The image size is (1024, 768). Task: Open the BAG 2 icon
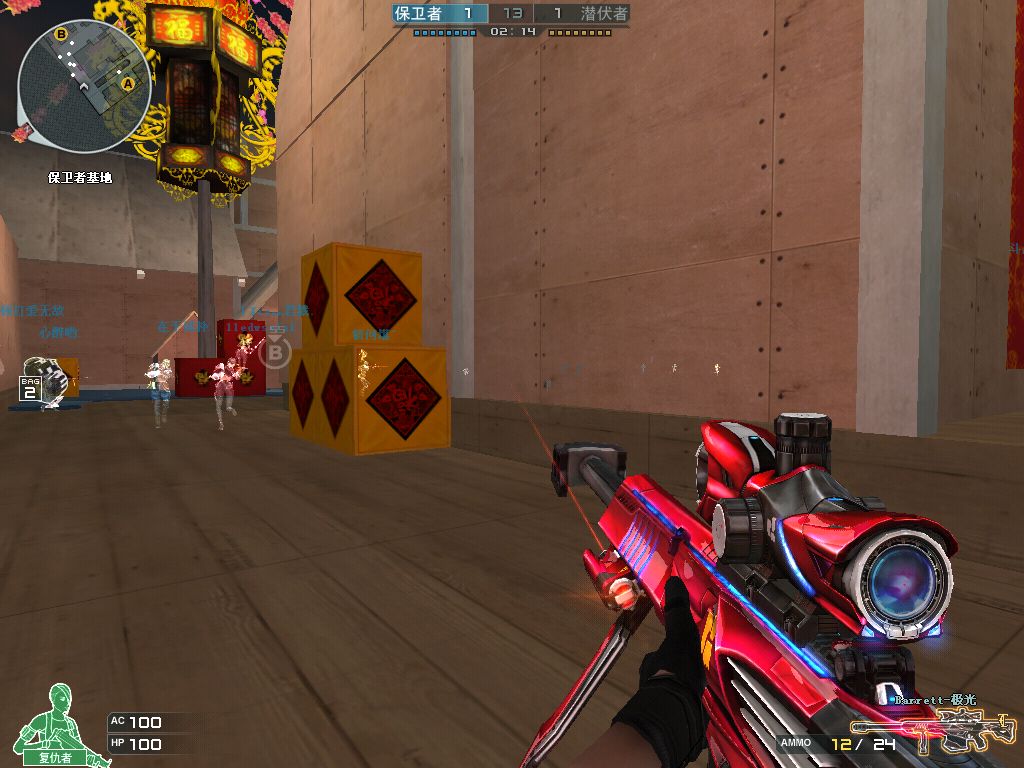[x=30, y=388]
